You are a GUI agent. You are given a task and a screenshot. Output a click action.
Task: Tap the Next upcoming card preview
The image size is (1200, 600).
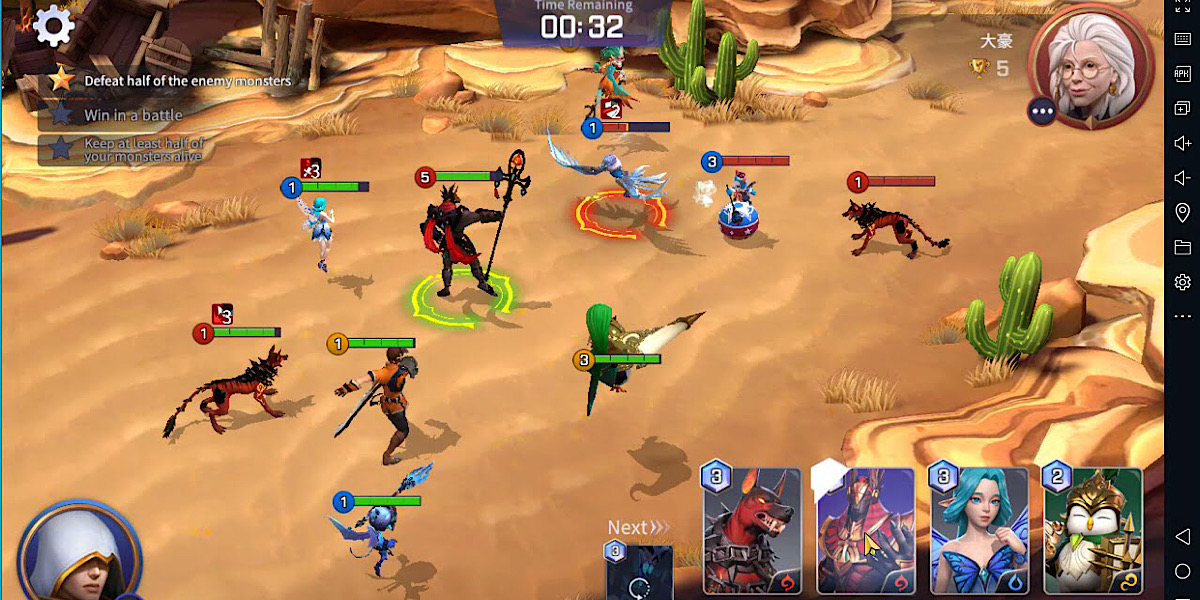pyautogui.click(x=639, y=571)
